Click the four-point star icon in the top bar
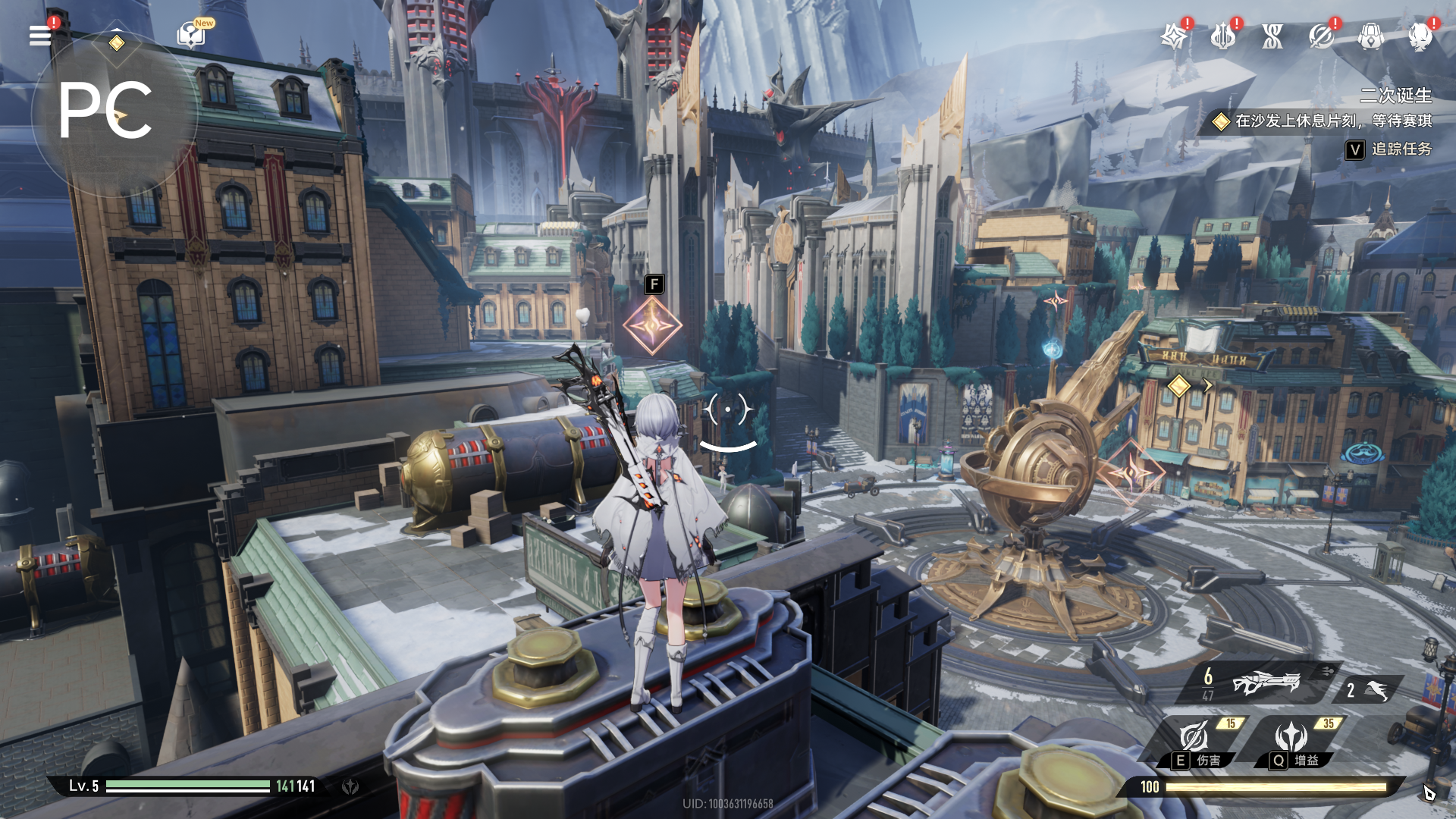This screenshot has width=1456, height=819. pos(1174,36)
